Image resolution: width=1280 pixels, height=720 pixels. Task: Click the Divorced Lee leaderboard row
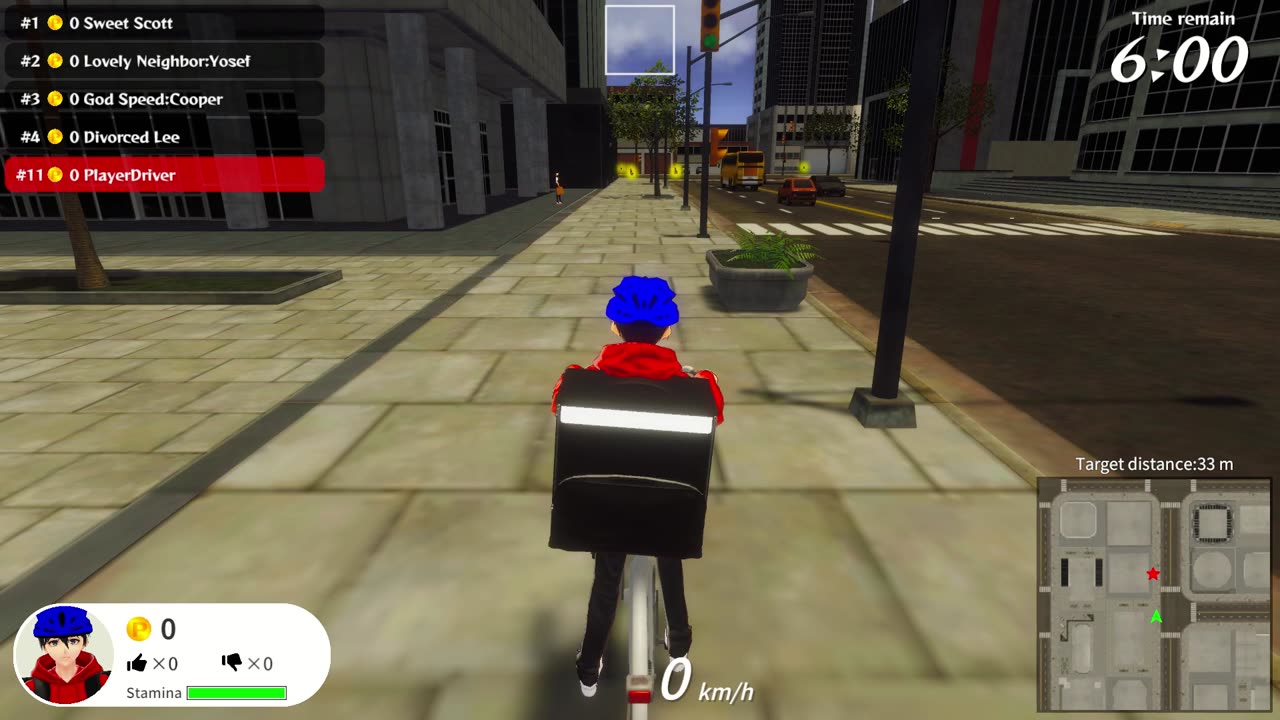(x=164, y=137)
